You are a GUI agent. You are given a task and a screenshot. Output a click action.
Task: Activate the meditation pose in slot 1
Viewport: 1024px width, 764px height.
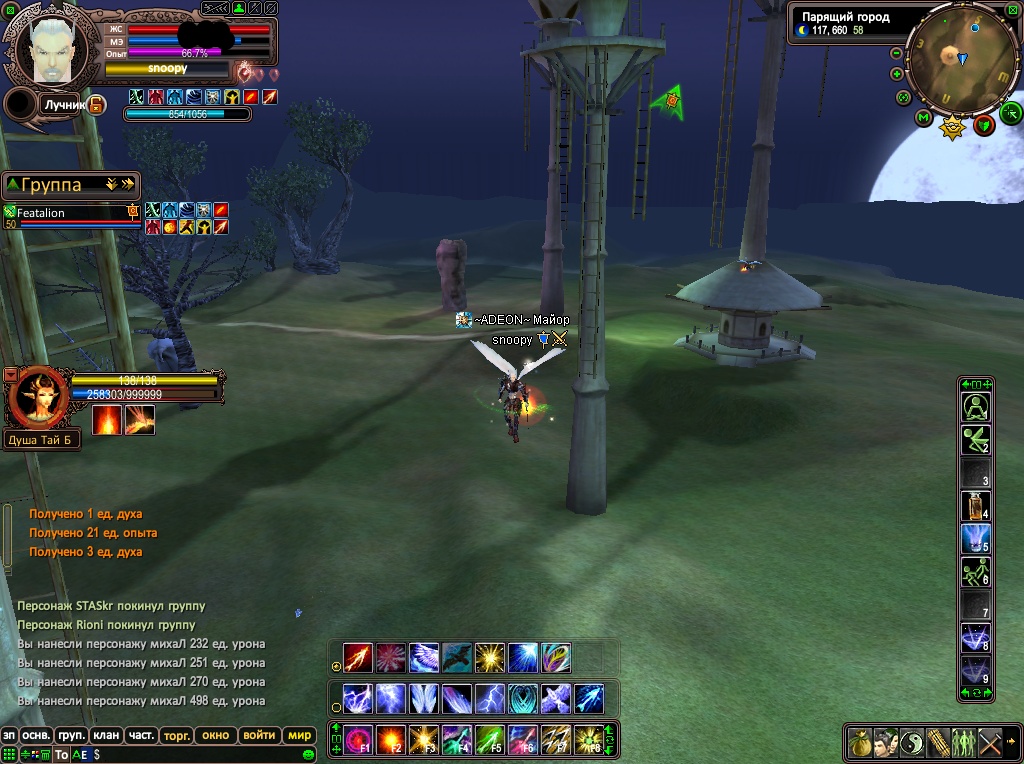coord(976,407)
